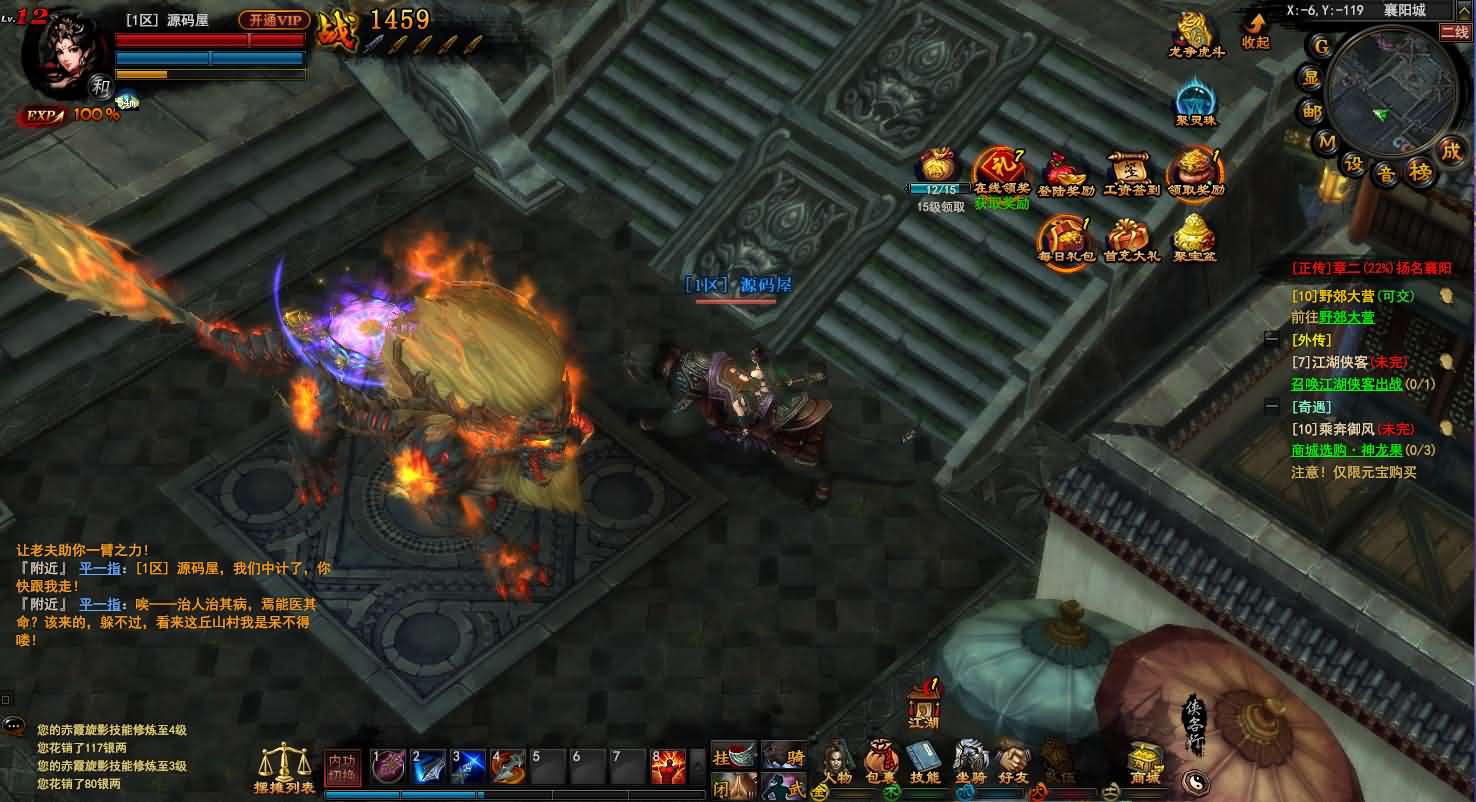Open the 开通VIP button
Screen dimensions: 1476x802
coord(274,20)
